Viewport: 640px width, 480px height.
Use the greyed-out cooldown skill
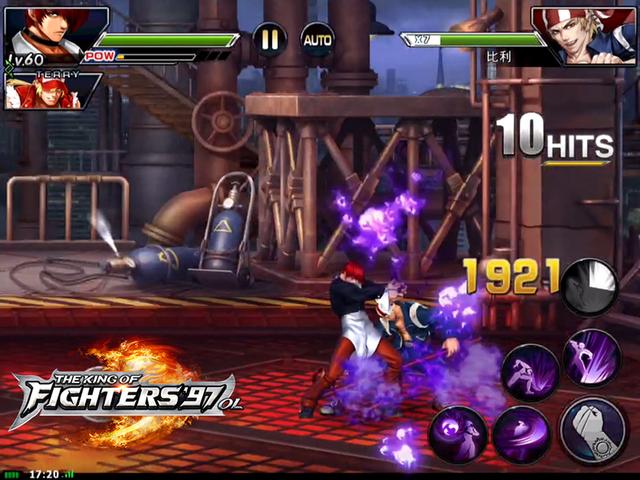[588, 286]
